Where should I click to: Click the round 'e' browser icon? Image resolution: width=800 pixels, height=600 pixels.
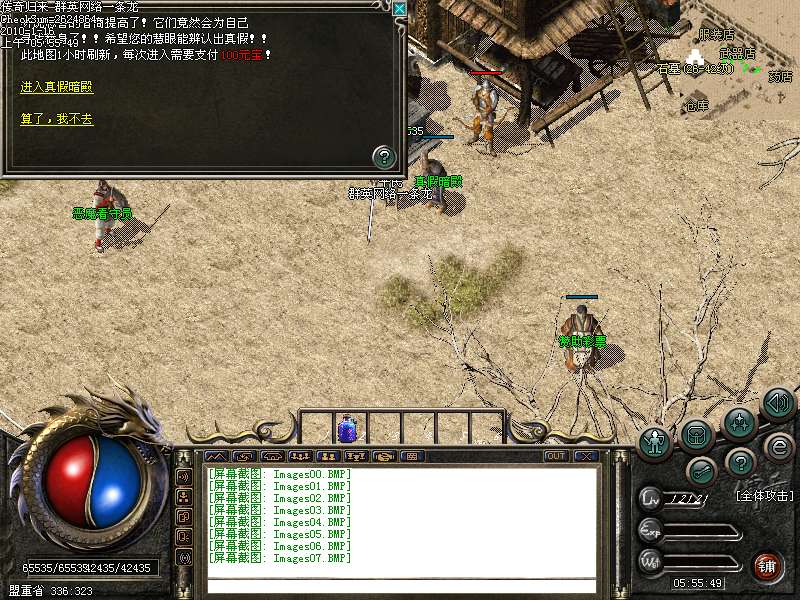(778, 446)
